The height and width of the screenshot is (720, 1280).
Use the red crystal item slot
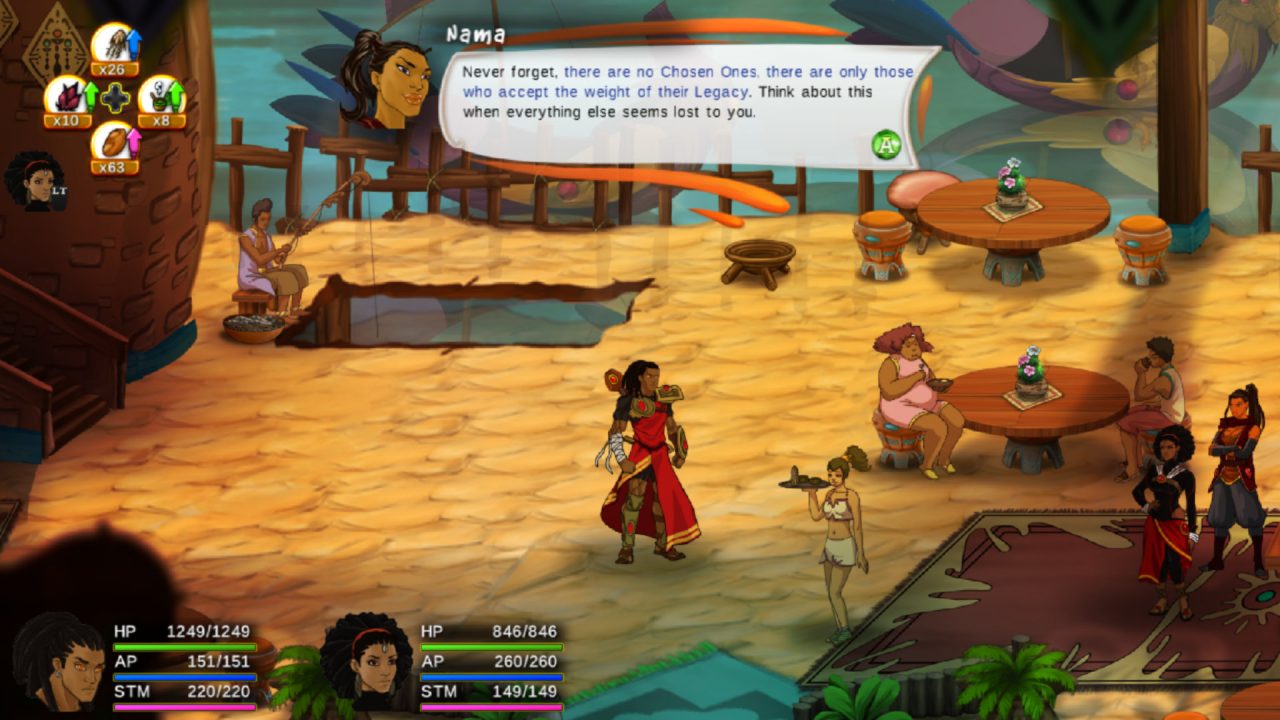coord(67,99)
